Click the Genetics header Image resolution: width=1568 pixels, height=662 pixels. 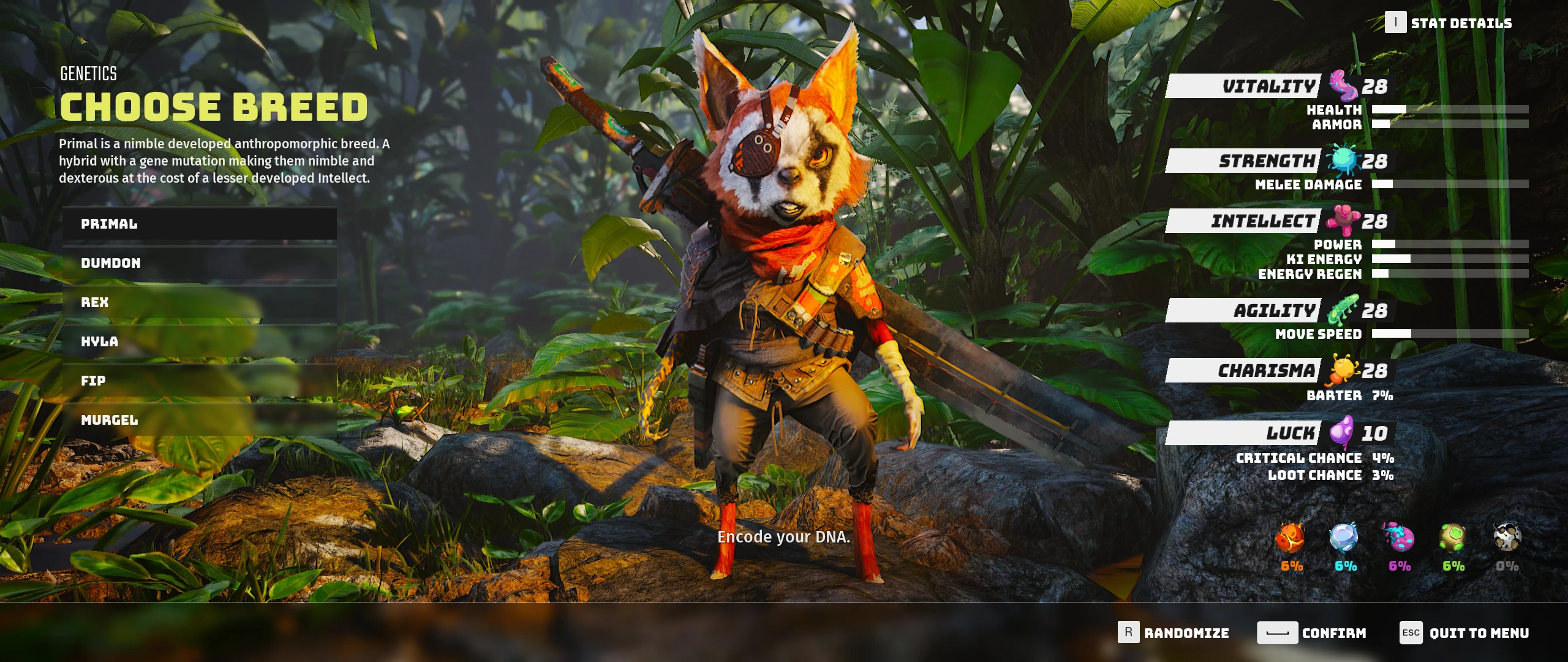88,74
